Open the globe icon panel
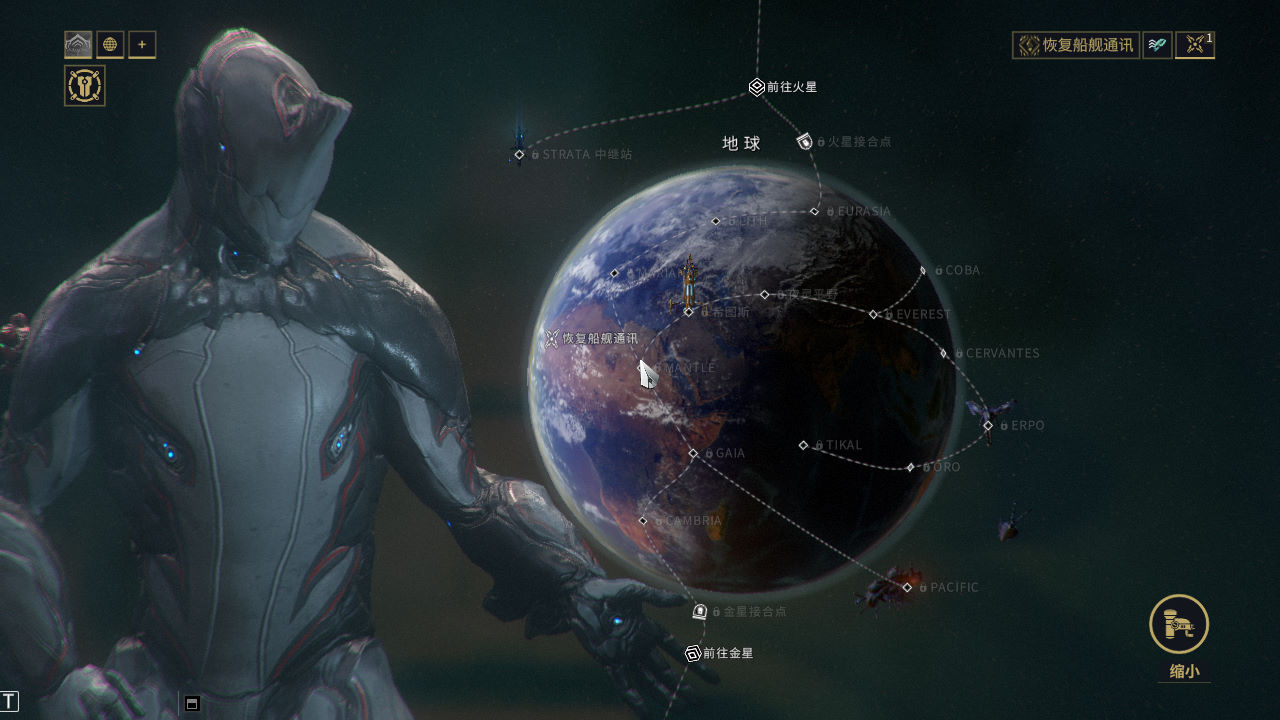This screenshot has height=720, width=1280. click(x=110, y=45)
